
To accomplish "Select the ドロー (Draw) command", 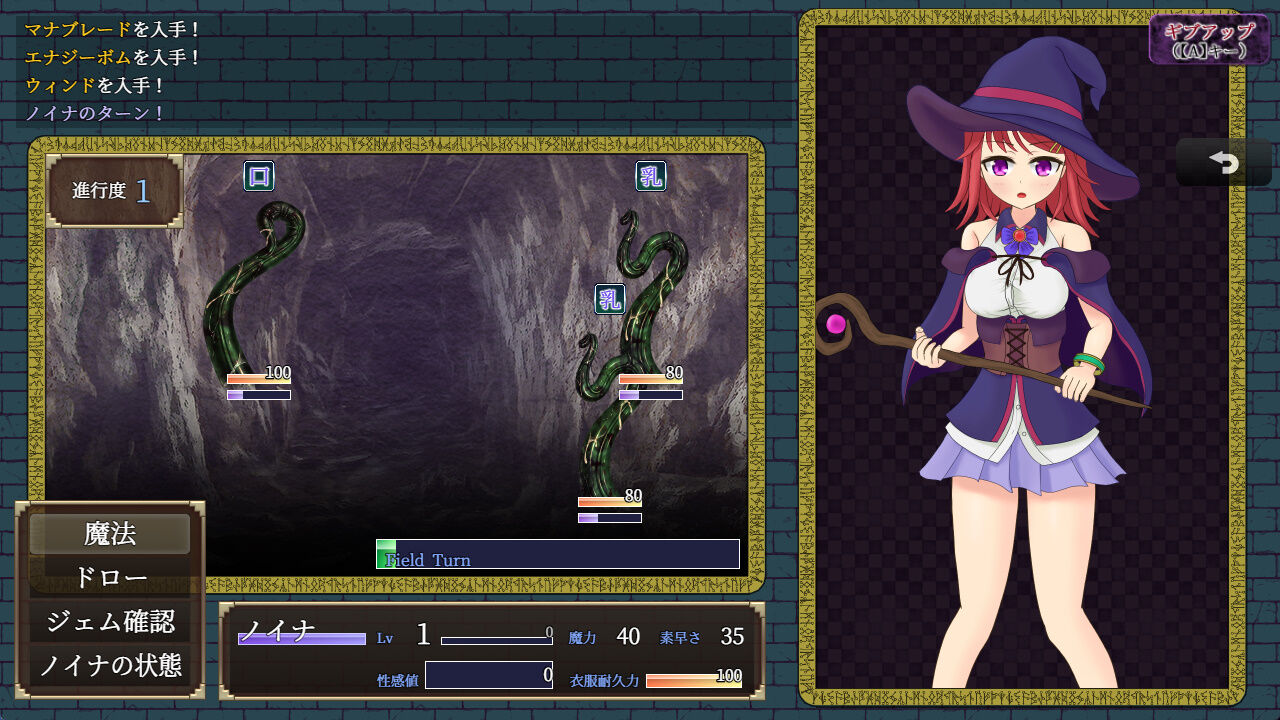I will (x=110, y=578).
